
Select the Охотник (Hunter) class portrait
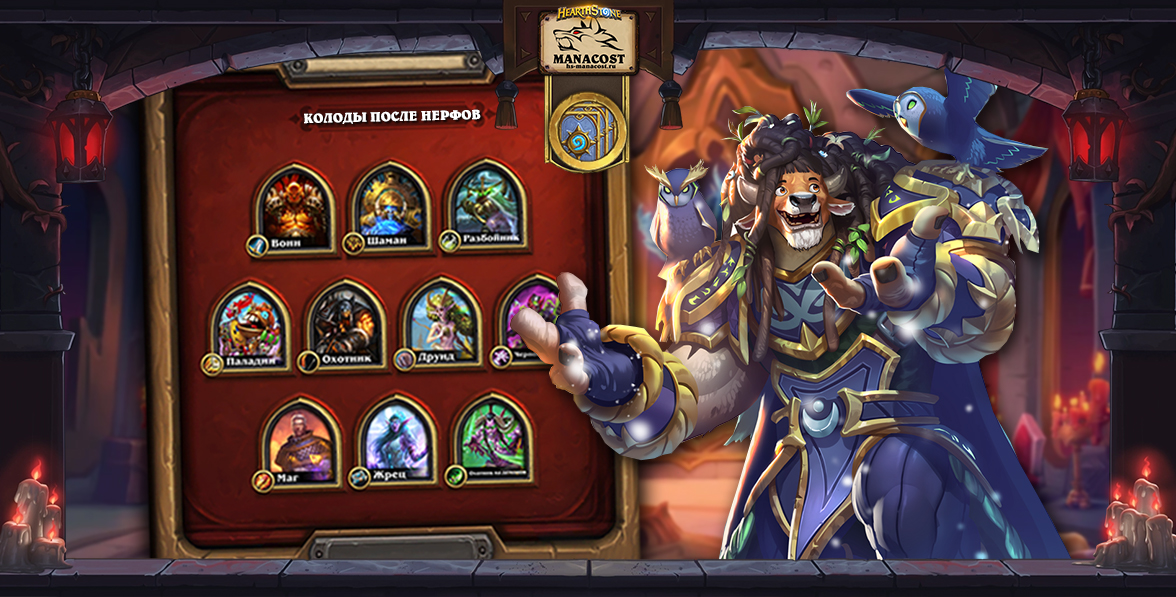tap(345, 322)
